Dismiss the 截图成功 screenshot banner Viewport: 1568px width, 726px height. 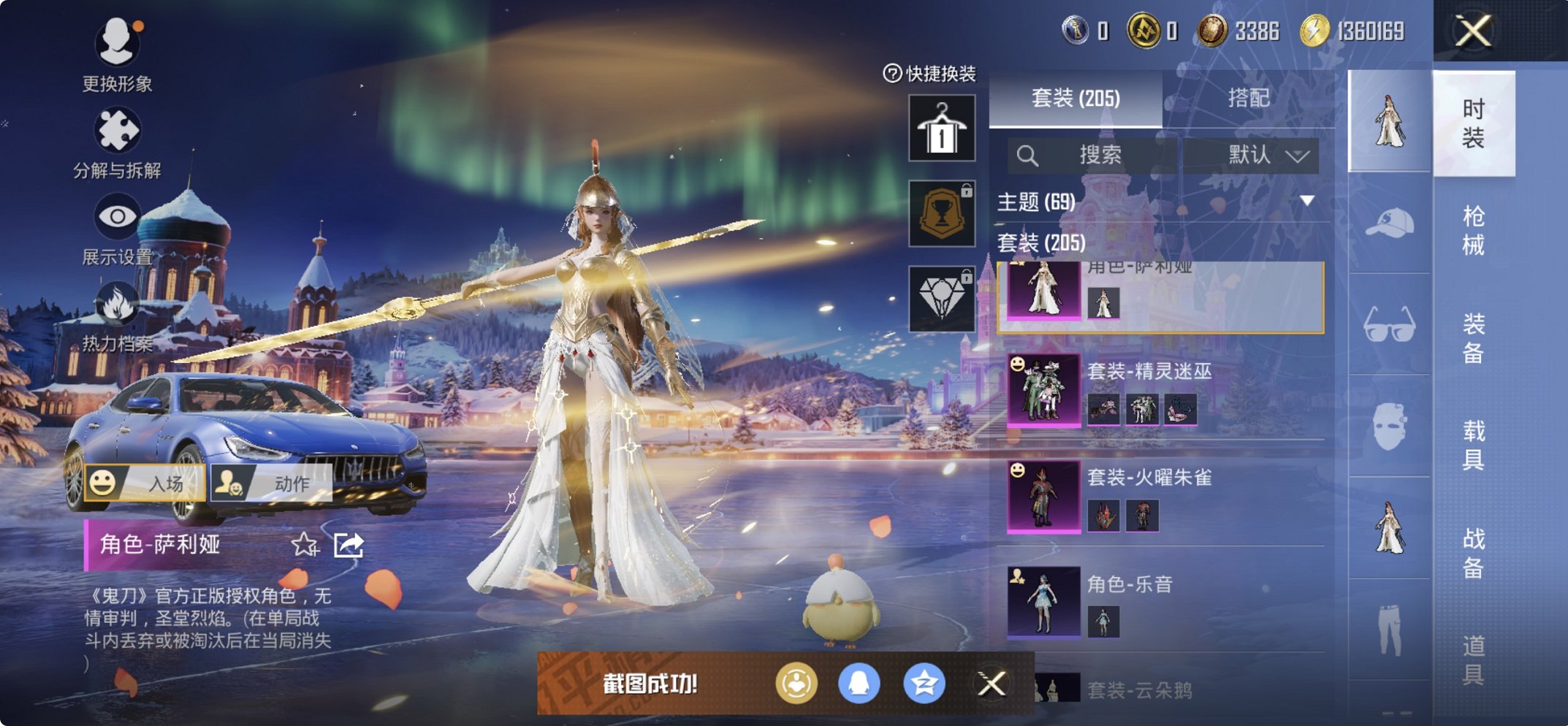point(992,684)
